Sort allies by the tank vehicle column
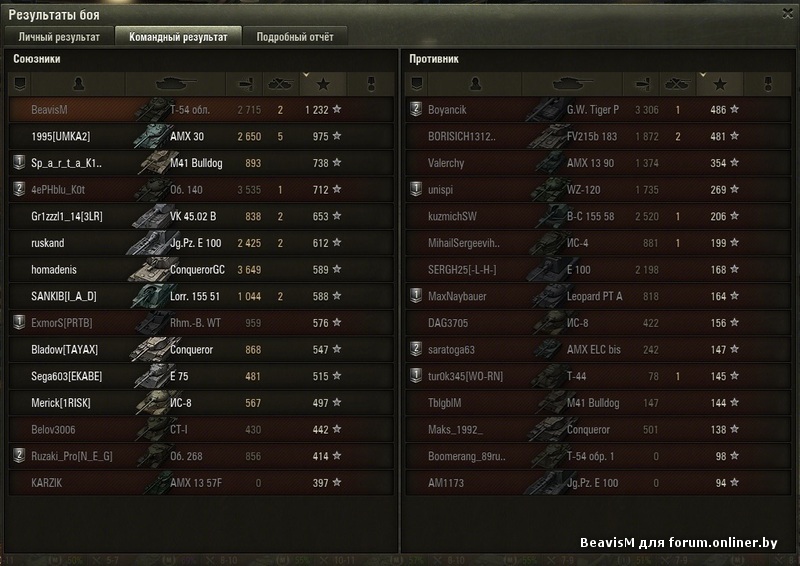The width and height of the screenshot is (800, 566). coord(177,83)
